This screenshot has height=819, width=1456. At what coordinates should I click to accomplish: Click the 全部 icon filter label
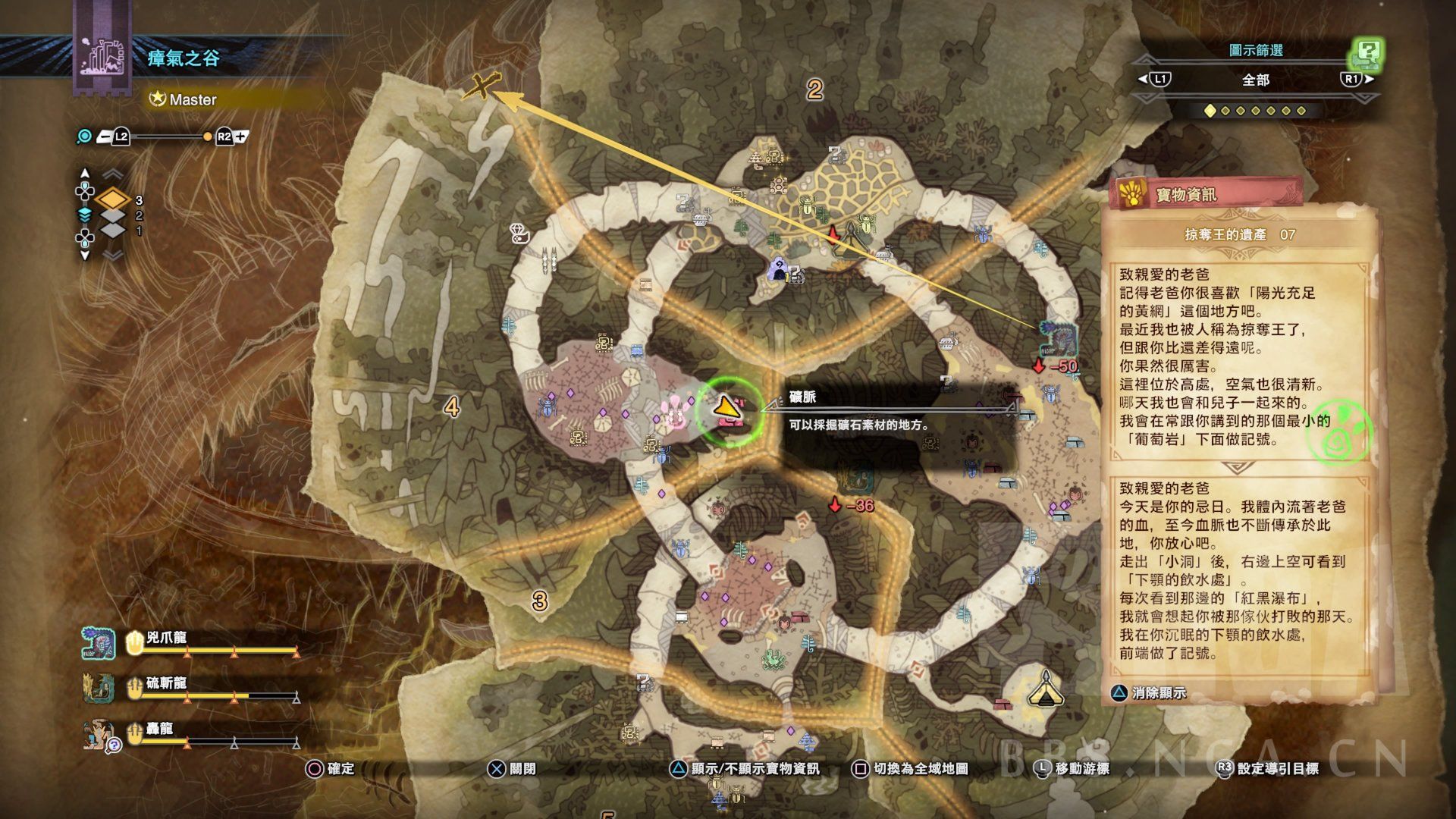click(1256, 80)
